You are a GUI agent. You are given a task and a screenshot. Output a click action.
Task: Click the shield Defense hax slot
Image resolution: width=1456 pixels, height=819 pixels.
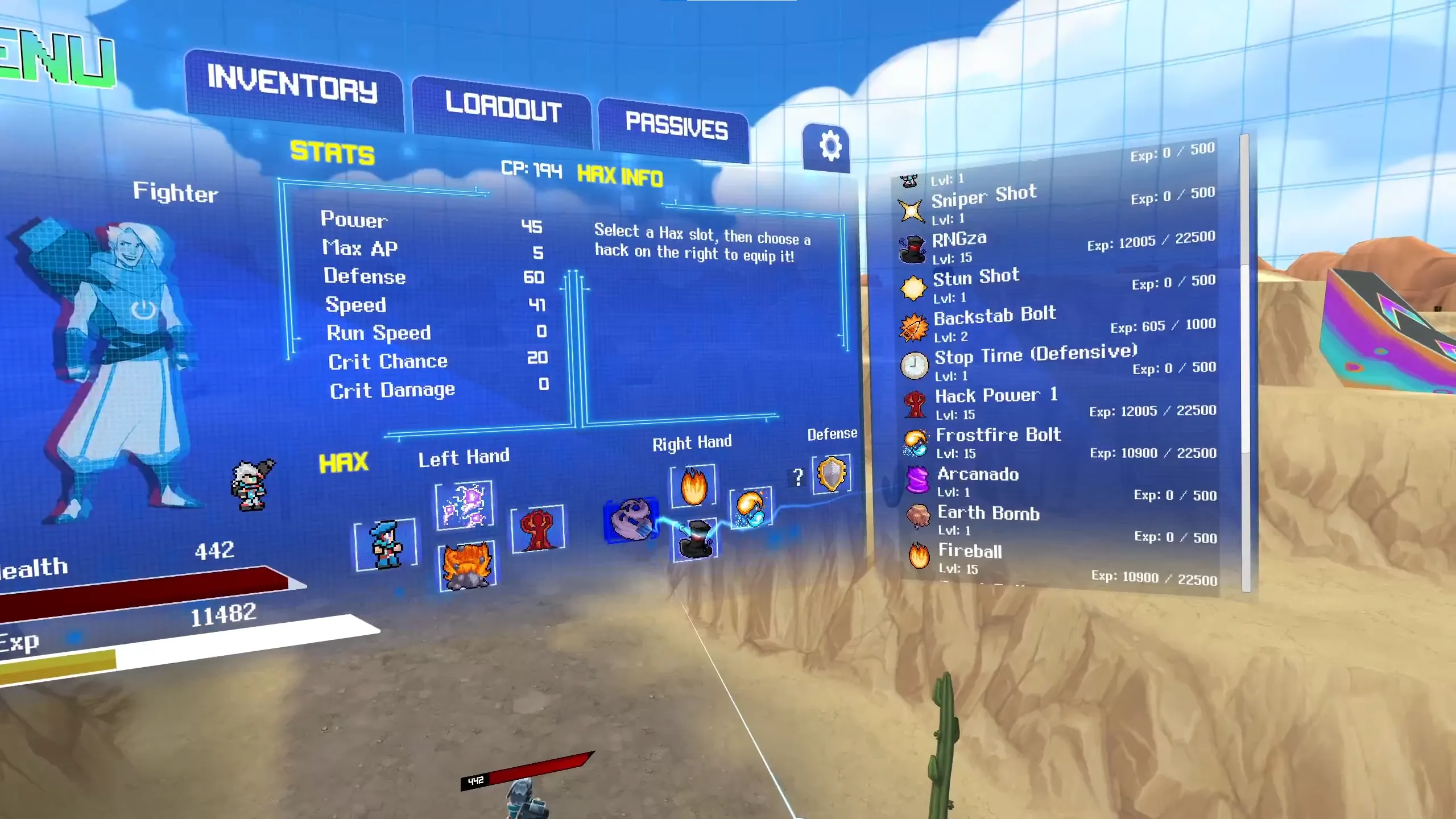click(832, 474)
